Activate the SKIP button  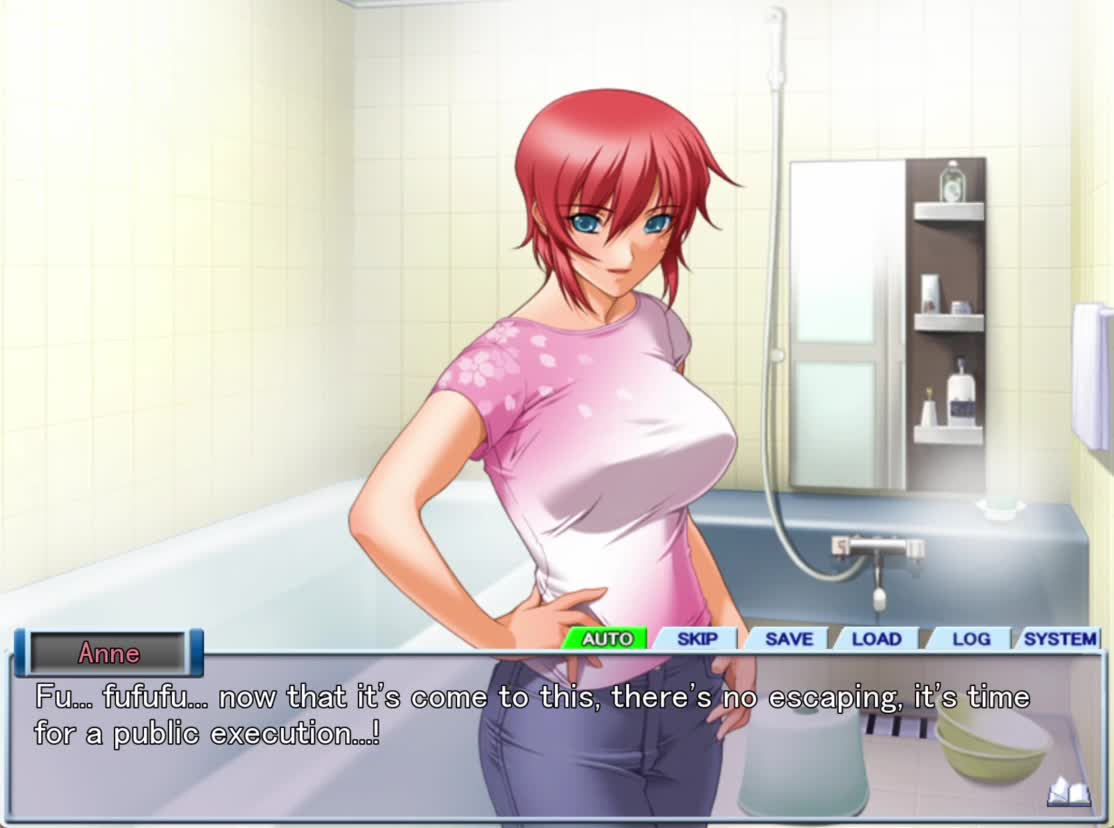[697, 639]
